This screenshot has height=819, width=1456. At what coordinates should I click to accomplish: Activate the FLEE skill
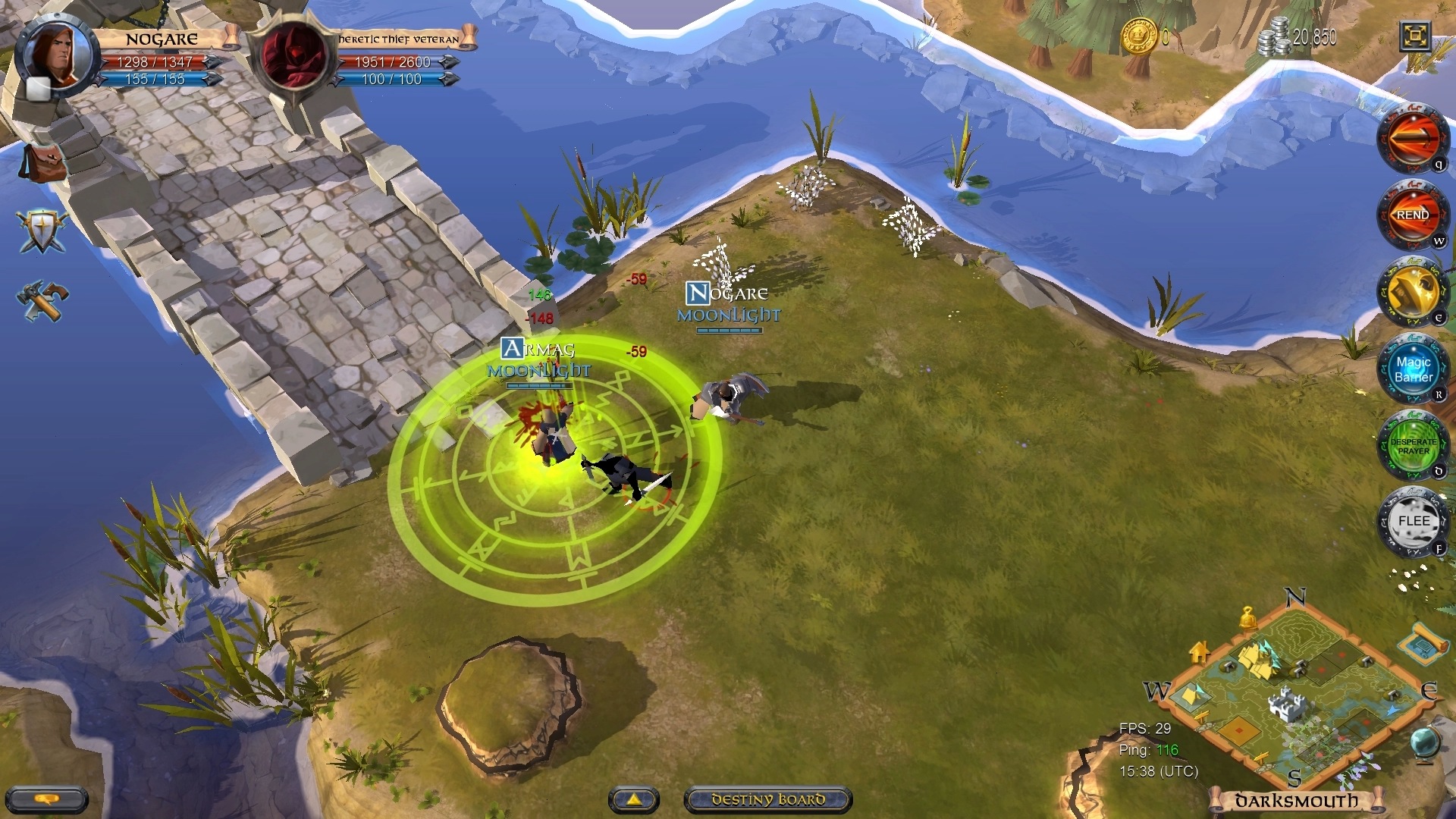pos(1412,522)
